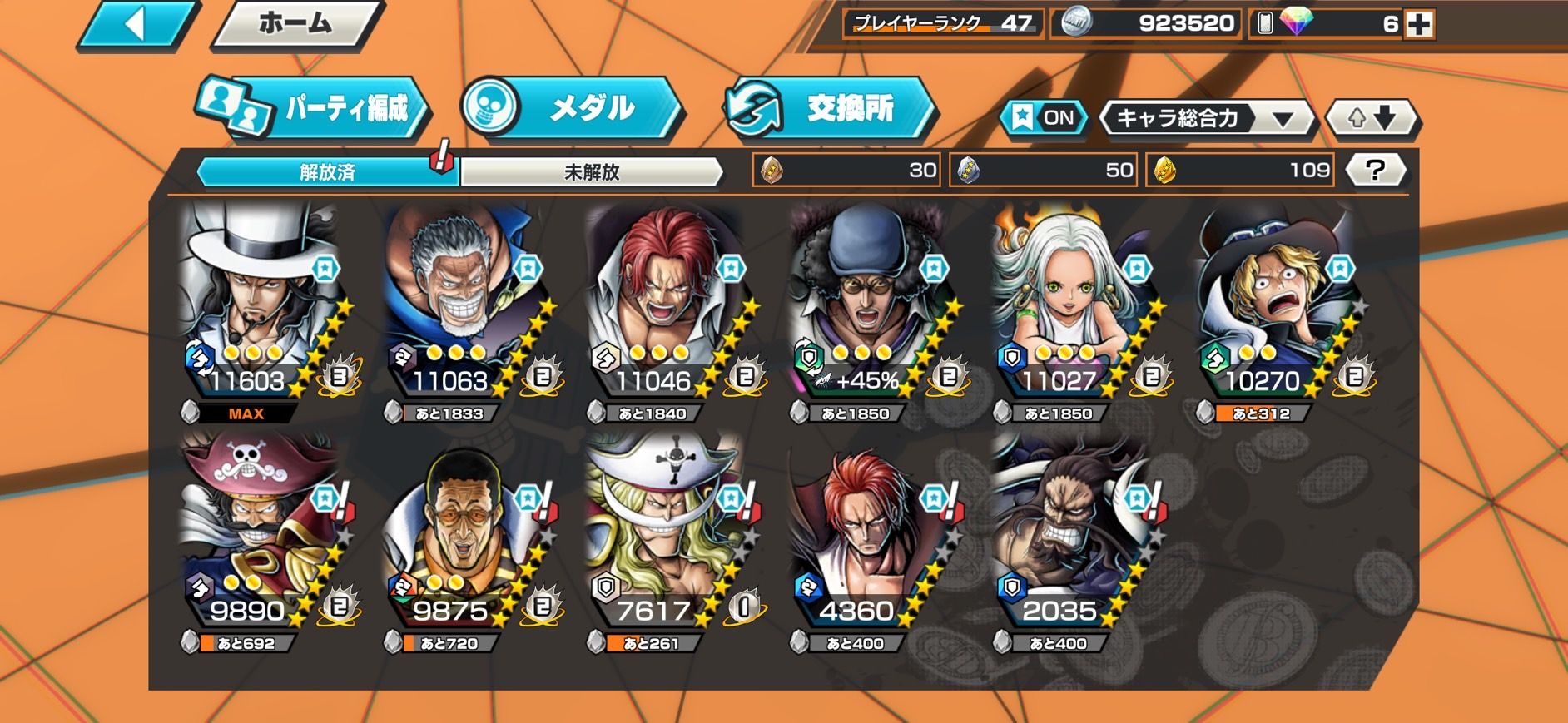
Task: Add rainbow diamonds with plus button
Action: click(1418, 25)
